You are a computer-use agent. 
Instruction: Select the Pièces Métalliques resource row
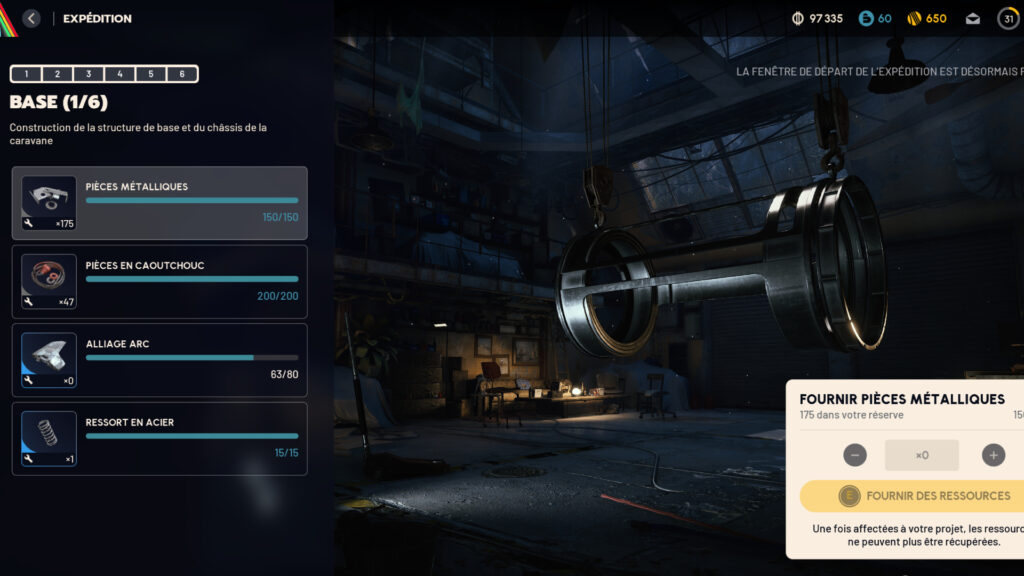(x=160, y=203)
